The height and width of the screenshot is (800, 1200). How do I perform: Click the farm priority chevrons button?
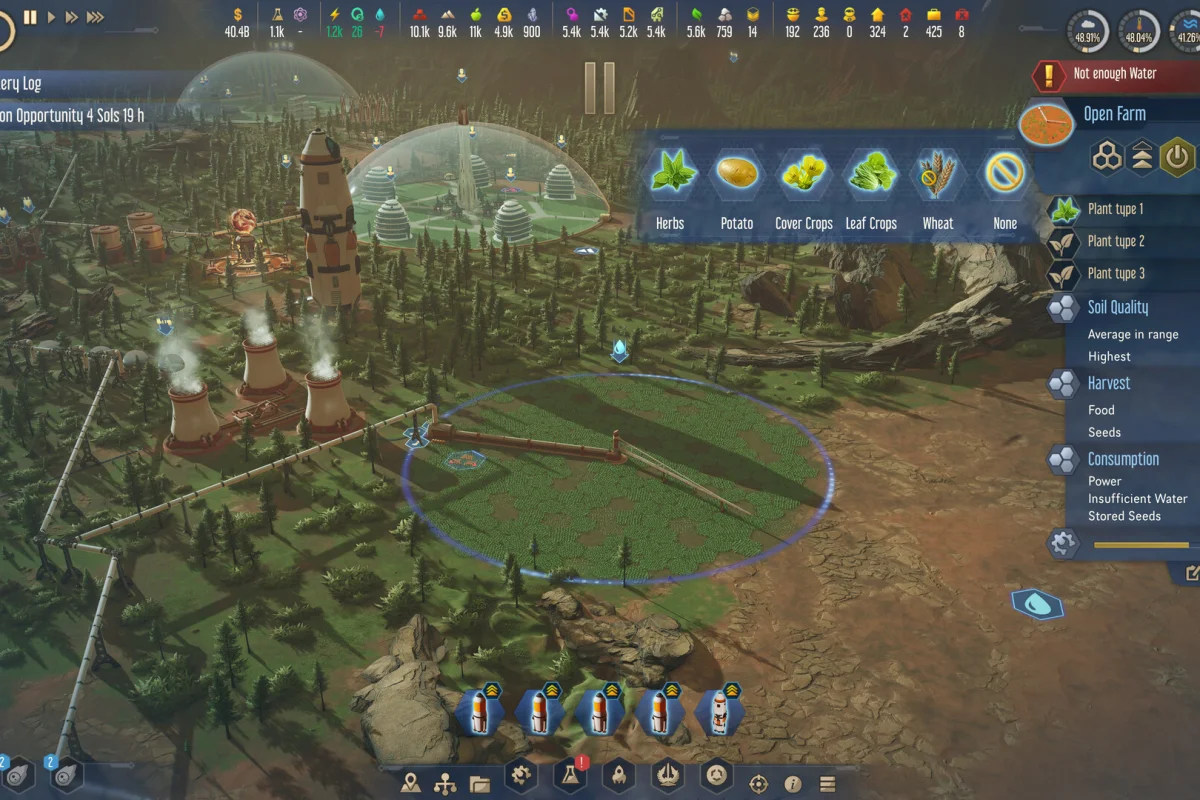(1142, 157)
